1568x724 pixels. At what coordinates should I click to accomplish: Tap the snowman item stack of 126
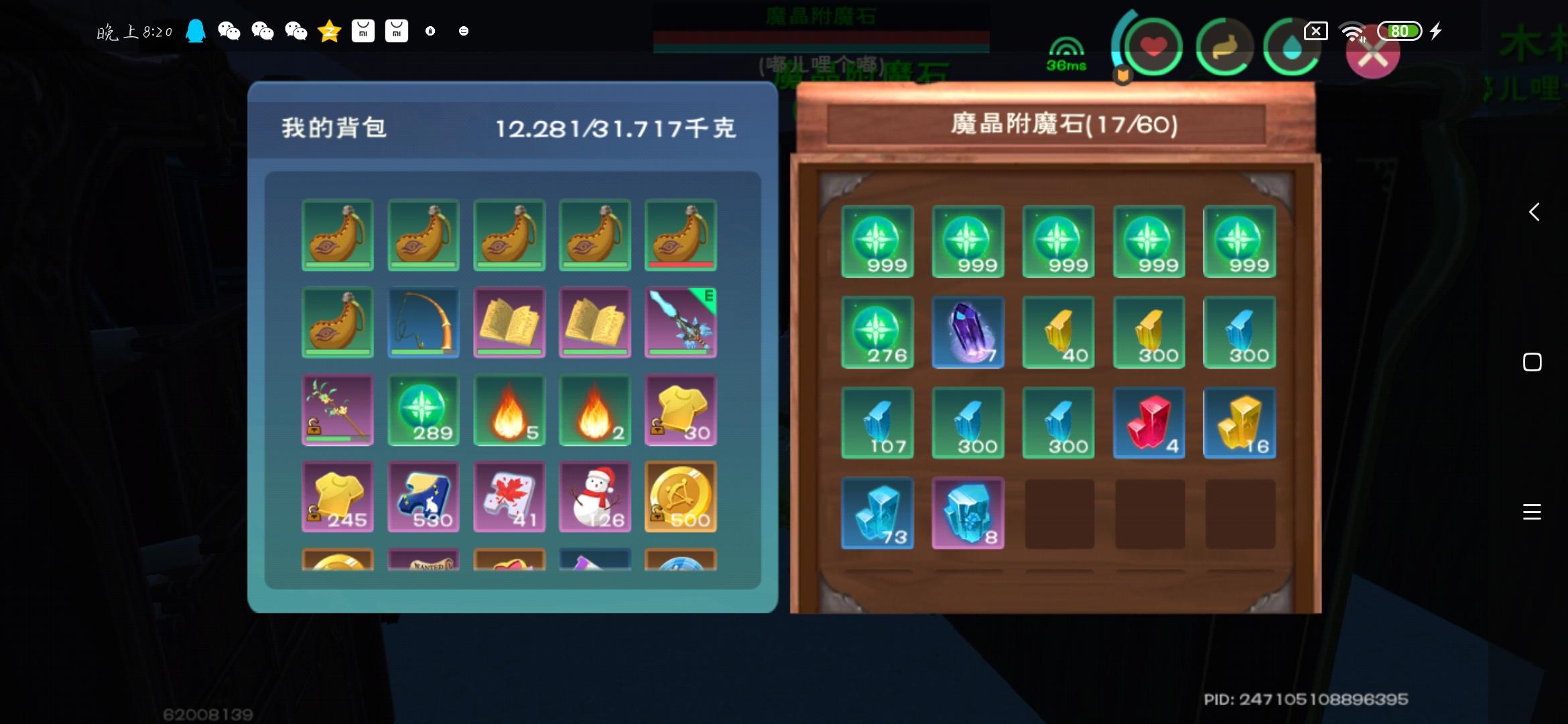[595, 497]
